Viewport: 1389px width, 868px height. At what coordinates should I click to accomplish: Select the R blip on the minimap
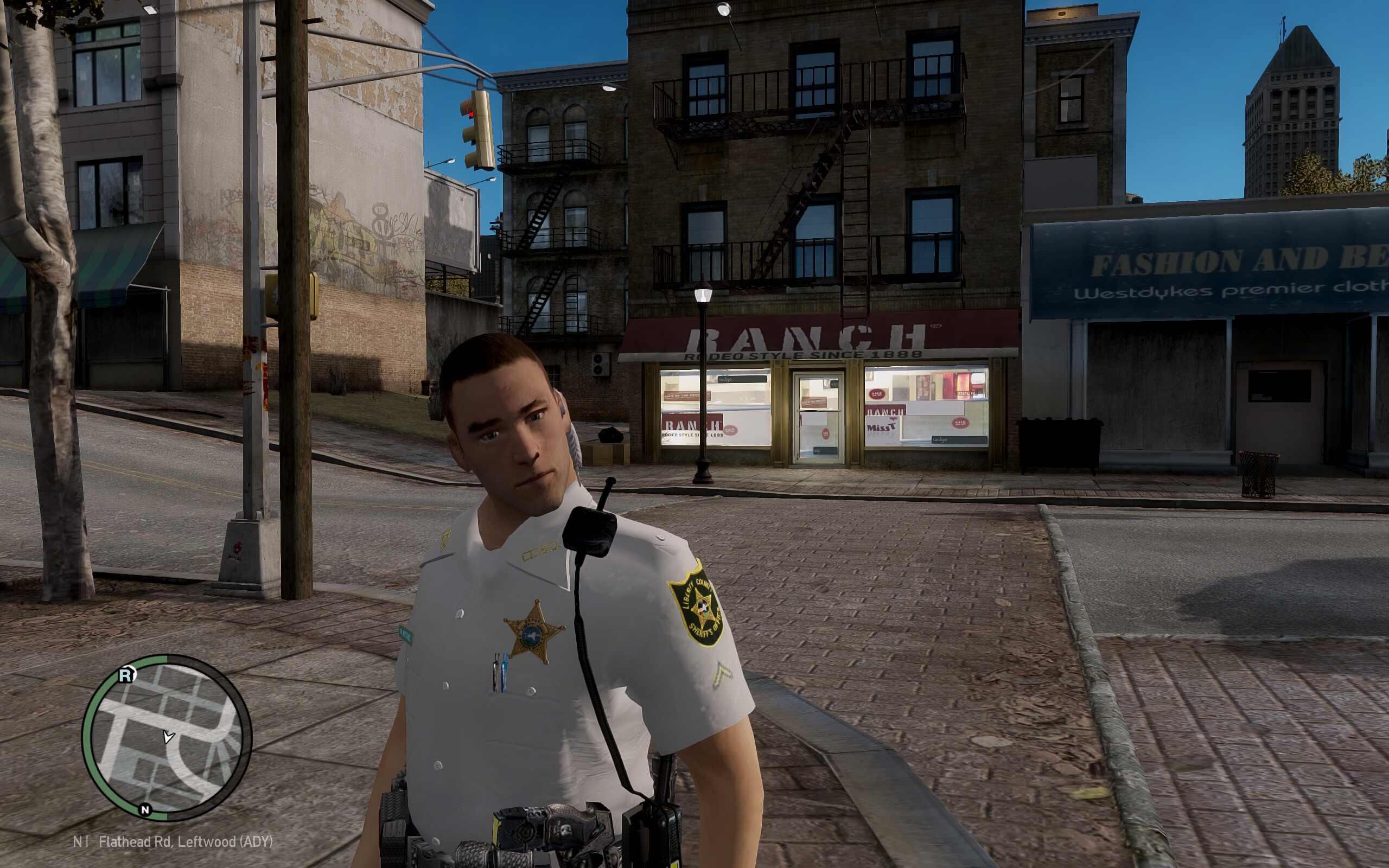[x=126, y=675]
